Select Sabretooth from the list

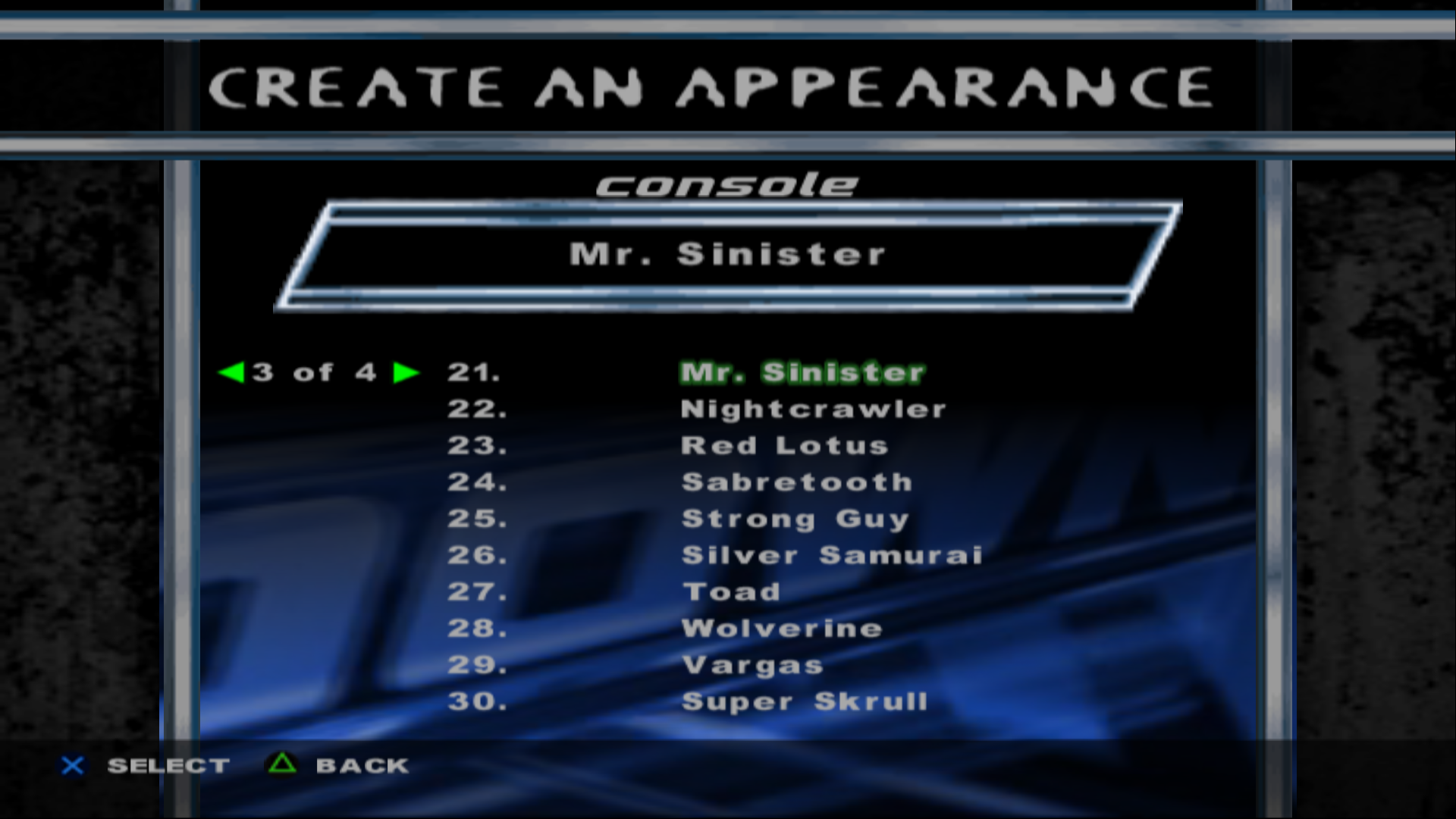pos(796,482)
